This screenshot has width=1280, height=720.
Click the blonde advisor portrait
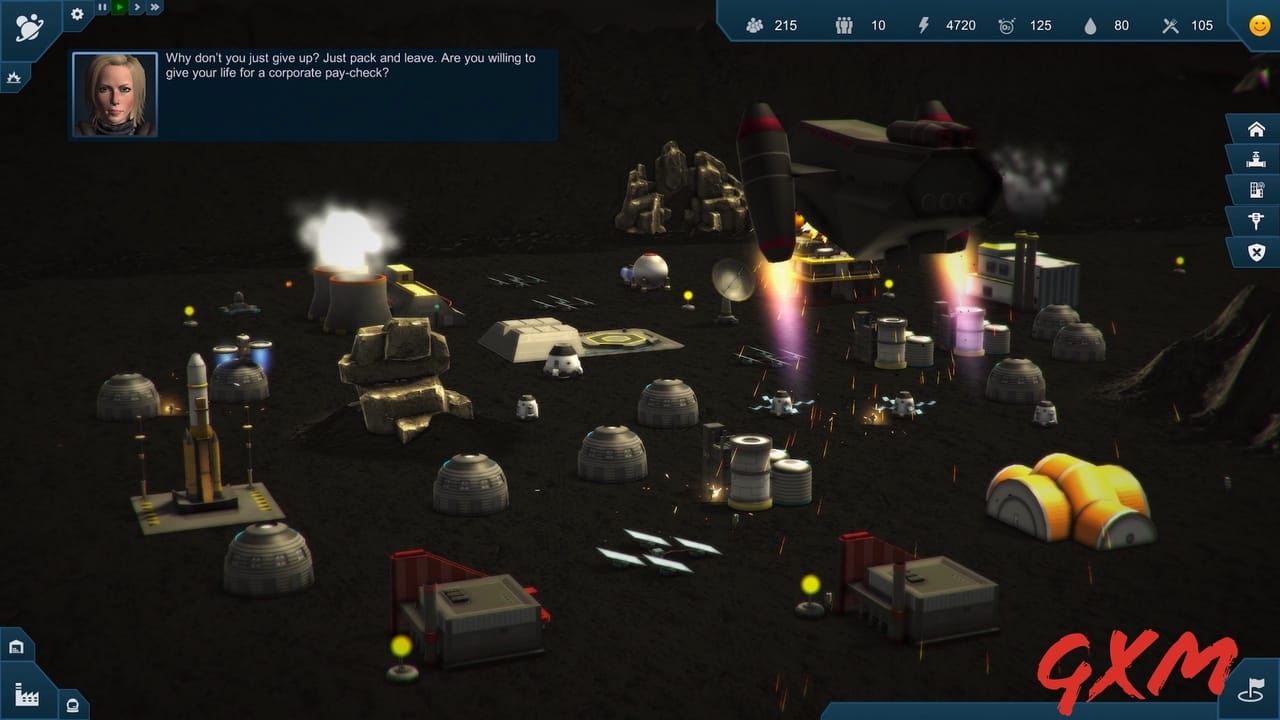click(114, 95)
